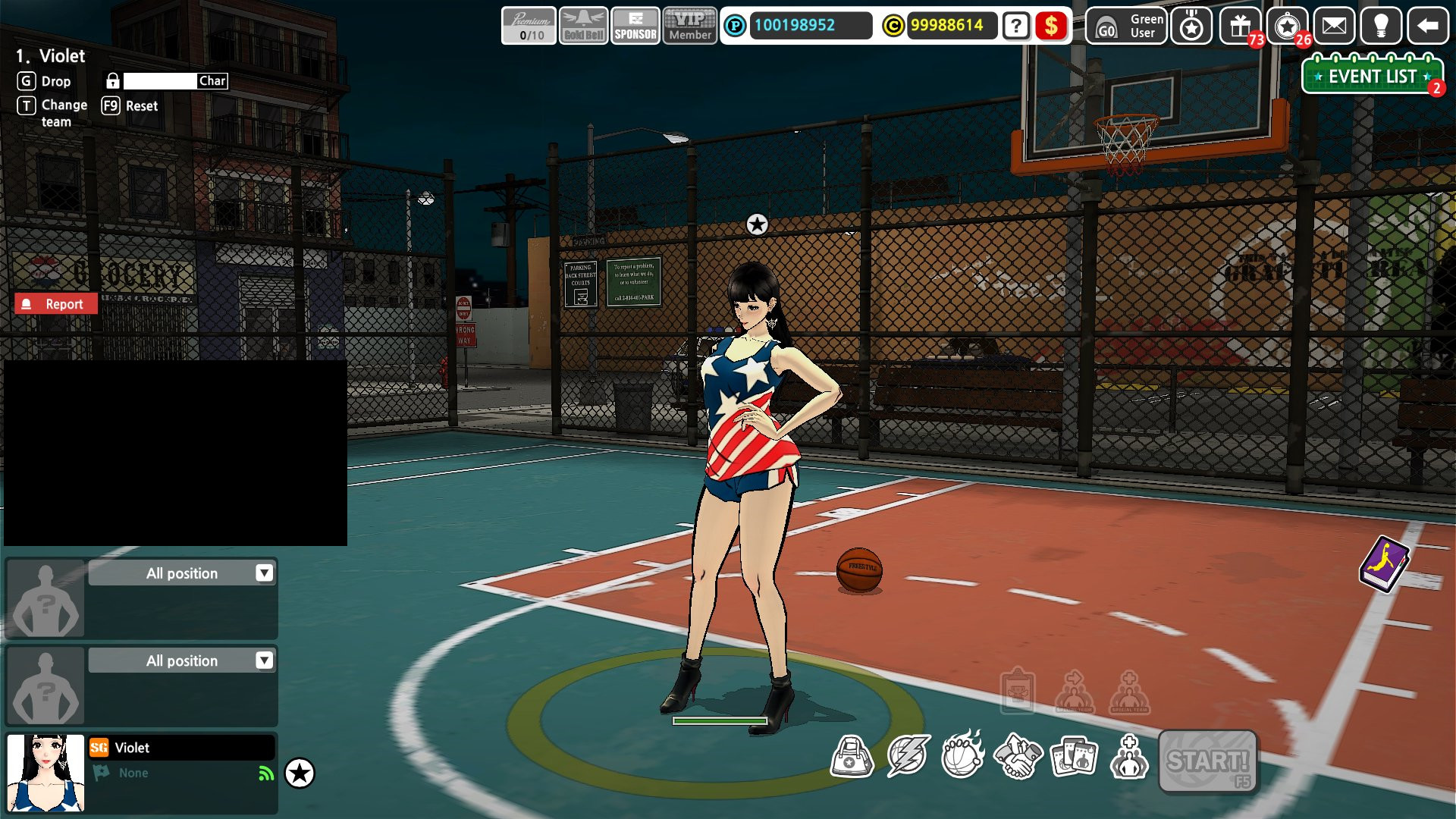Image resolution: width=1456 pixels, height=819 pixels.
Task: Open the SPONSOR tab
Action: [635, 25]
